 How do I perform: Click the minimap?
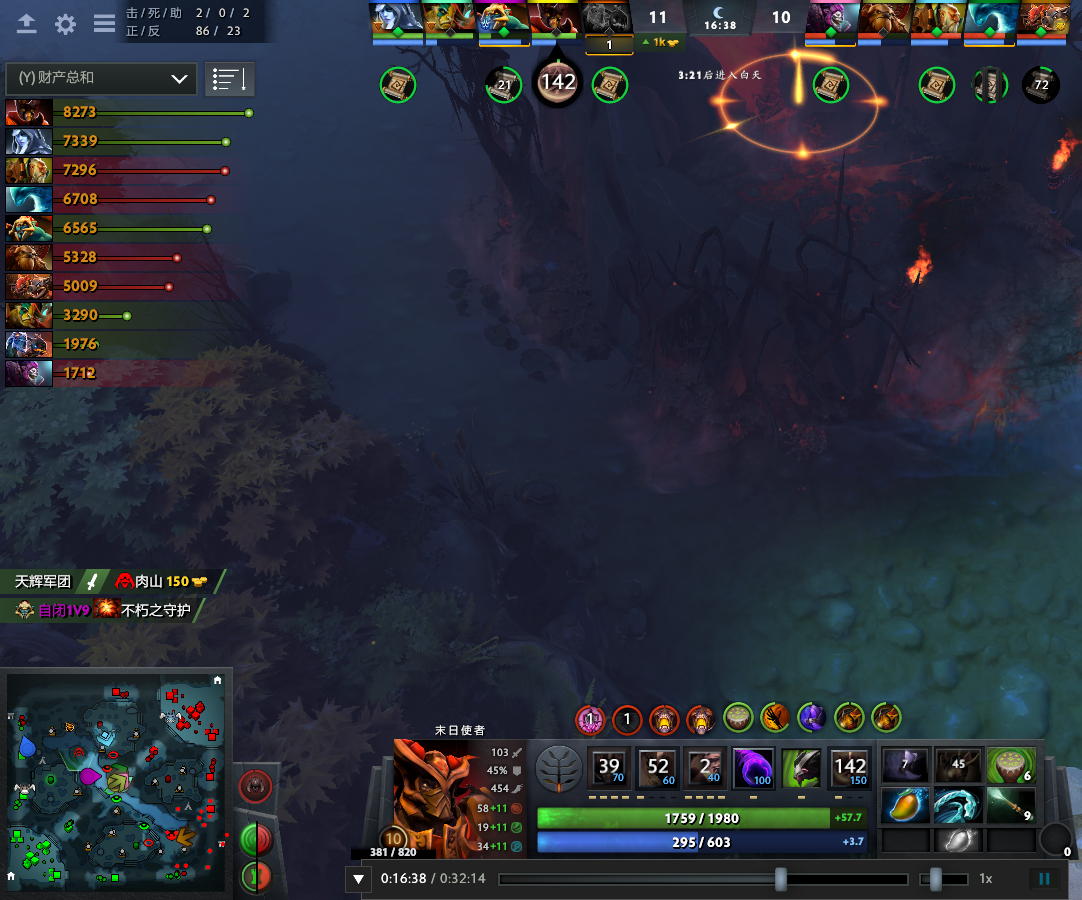pyautogui.click(x=115, y=780)
